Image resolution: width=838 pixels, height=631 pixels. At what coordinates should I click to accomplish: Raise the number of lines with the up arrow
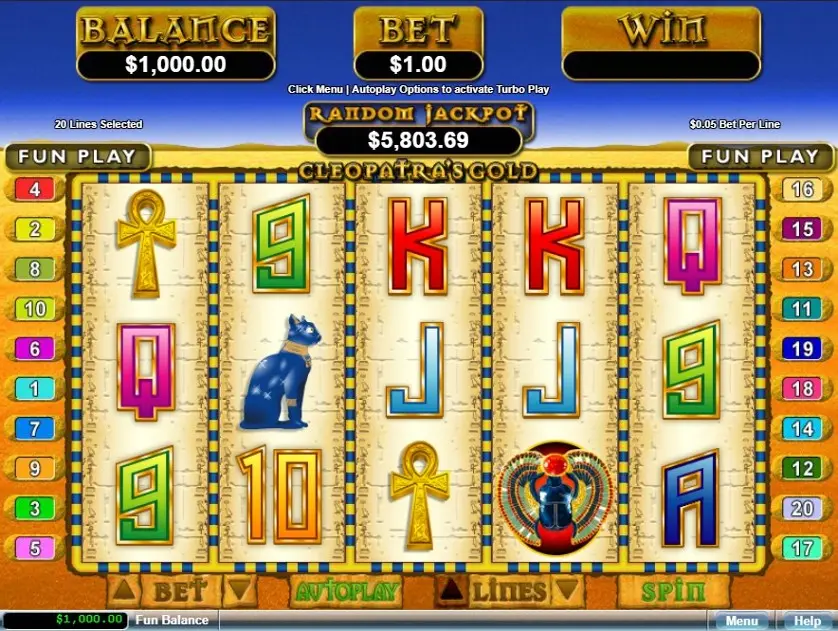pyautogui.click(x=452, y=589)
